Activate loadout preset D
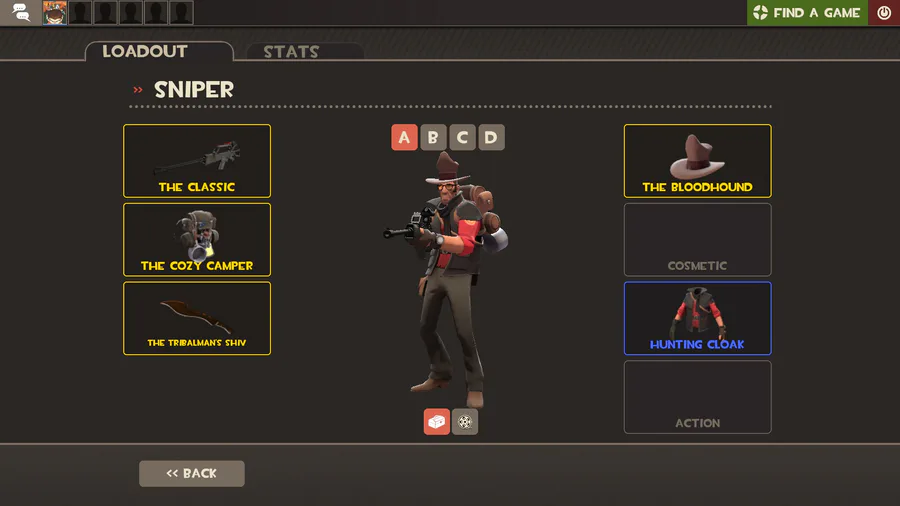The image size is (900, 506). (491, 138)
